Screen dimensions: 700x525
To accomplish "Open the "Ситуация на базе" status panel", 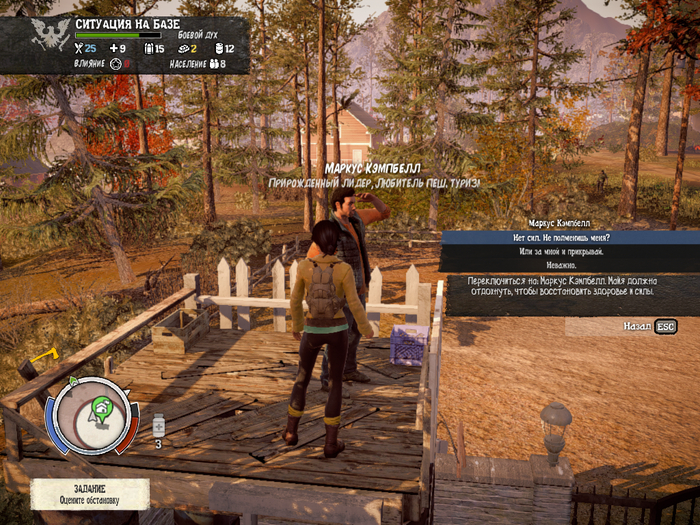I will [x=125, y=44].
